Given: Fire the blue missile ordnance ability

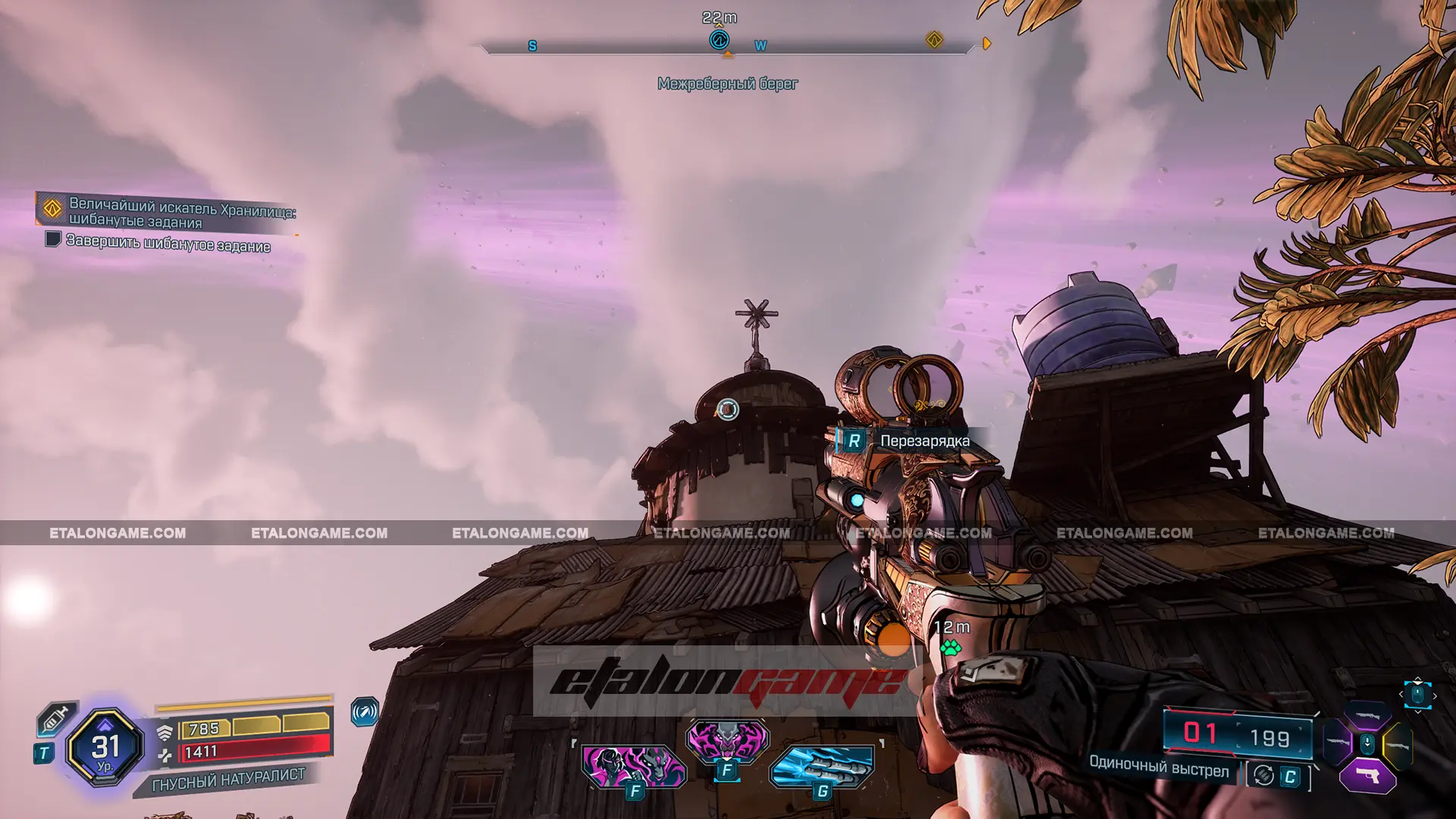Looking at the screenshot, I should tap(822, 766).
